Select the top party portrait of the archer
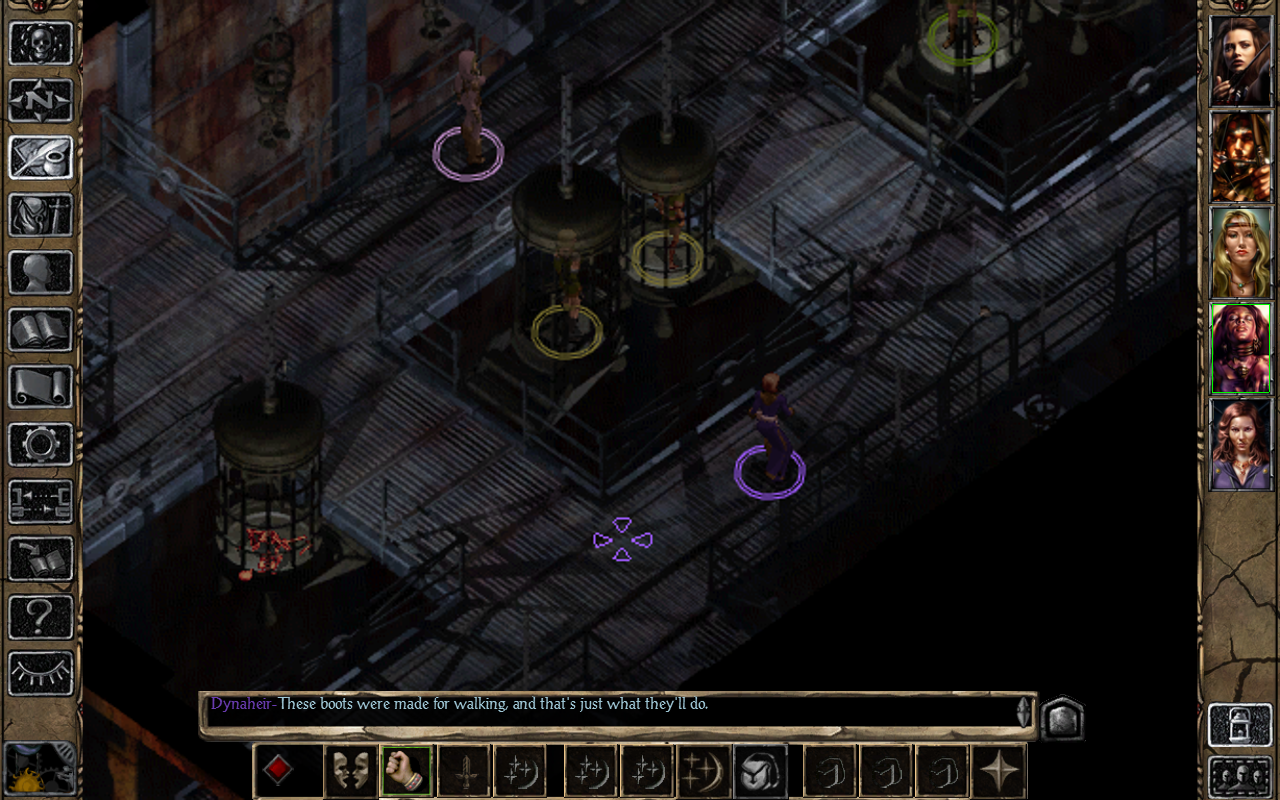The height and width of the screenshot is (800, 1280). [x=1240, y=61]
